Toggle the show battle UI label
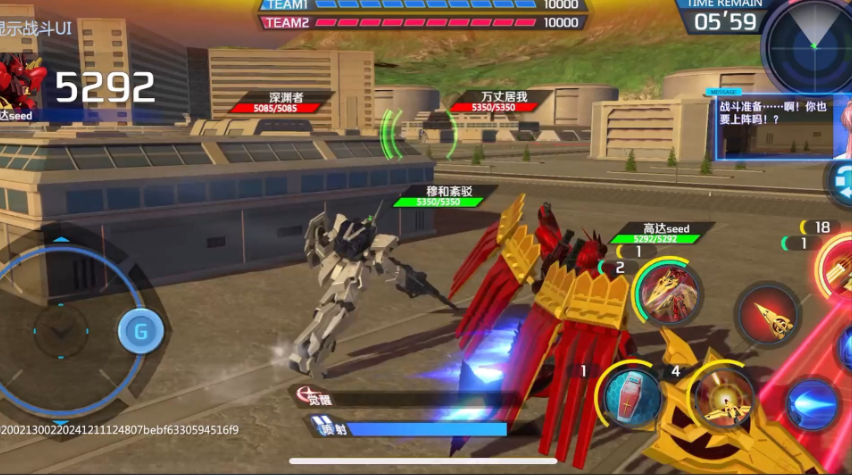Image resolution: width=852 pixels, height=475 pixels. point(37,26)
